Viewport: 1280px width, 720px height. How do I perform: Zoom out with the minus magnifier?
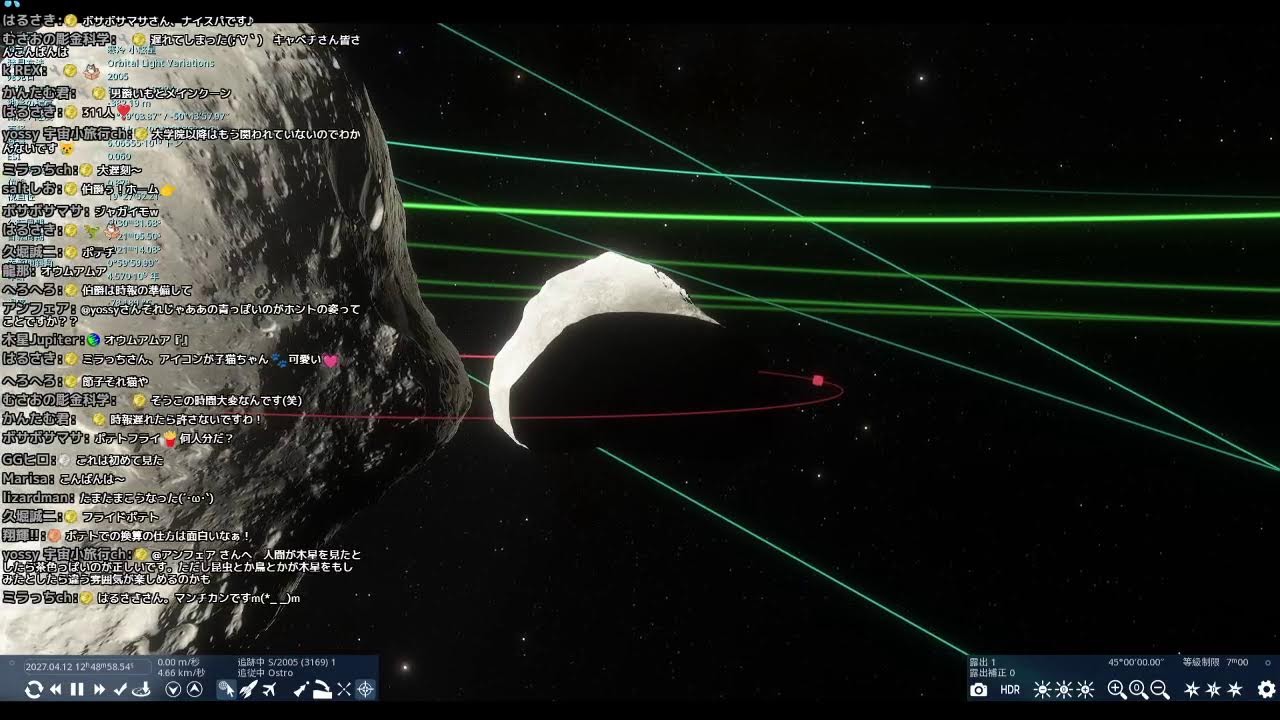click(x=1160, y=689)
